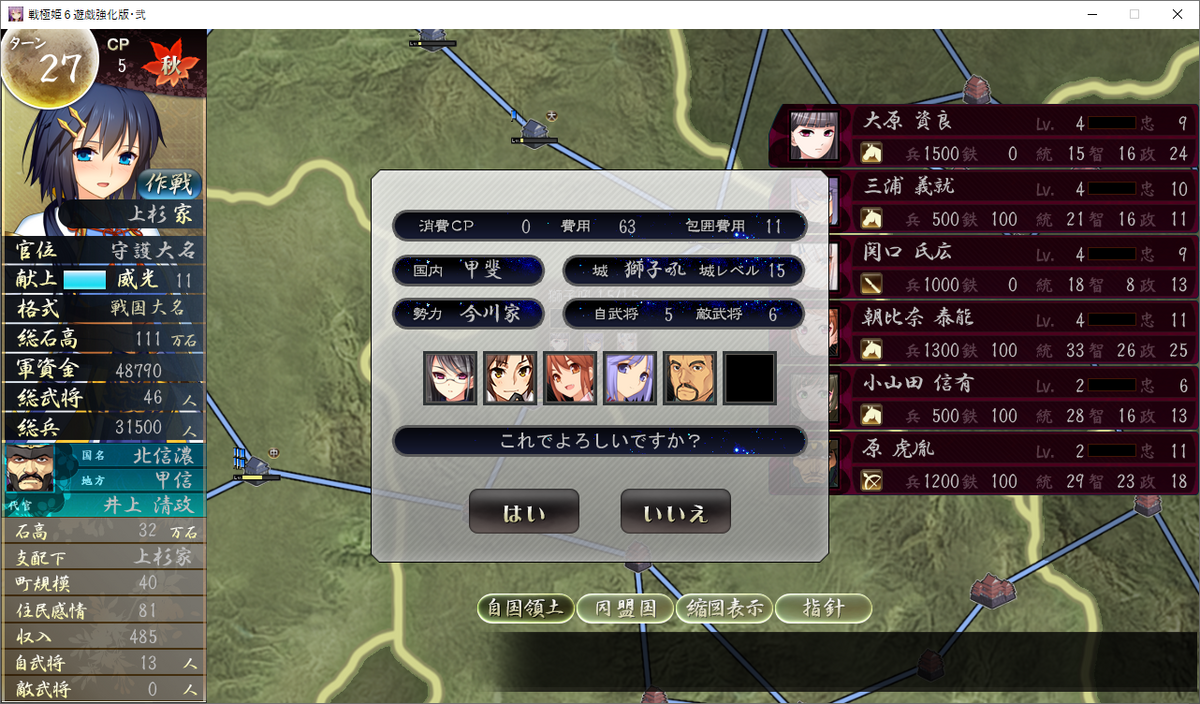Confirm the attack with はい

tap(524, 512)
